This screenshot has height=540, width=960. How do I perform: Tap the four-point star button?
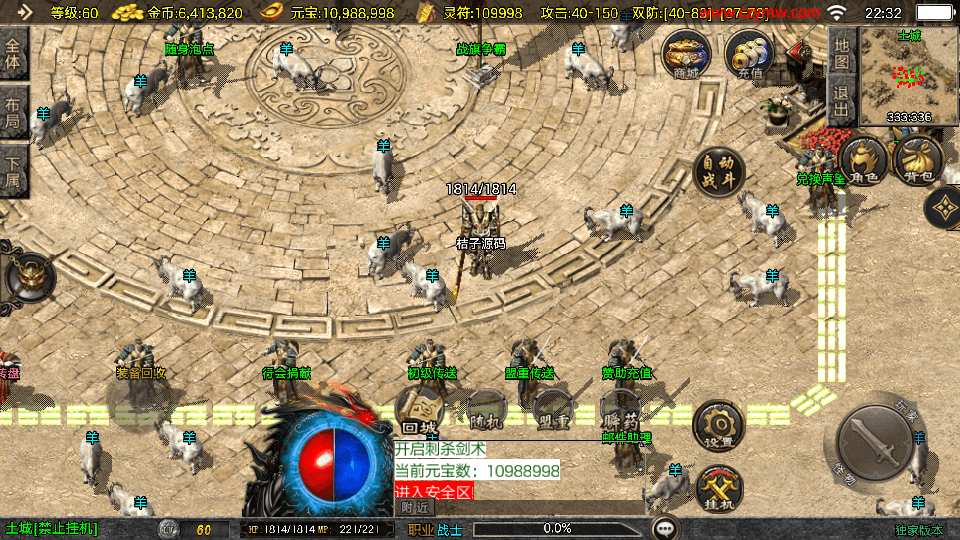[x=941, y=208]
